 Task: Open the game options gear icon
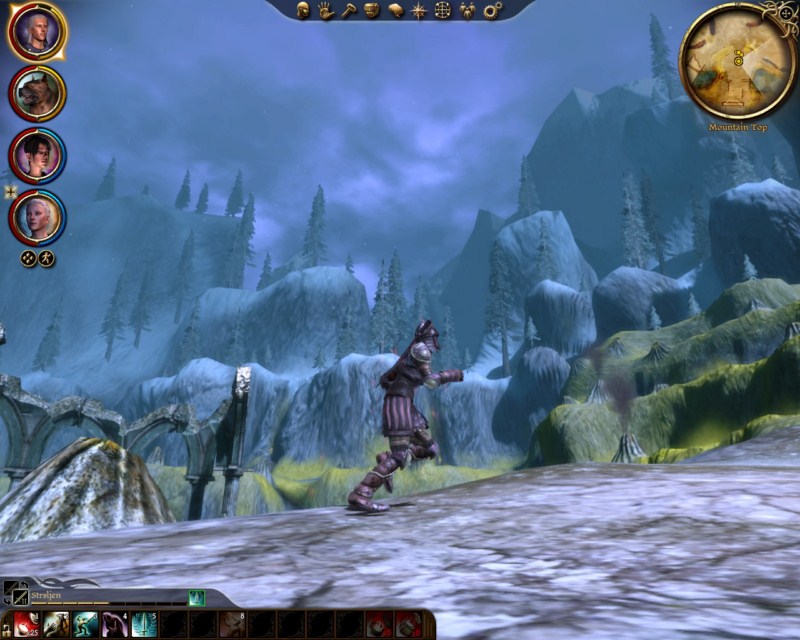(491, 10)
